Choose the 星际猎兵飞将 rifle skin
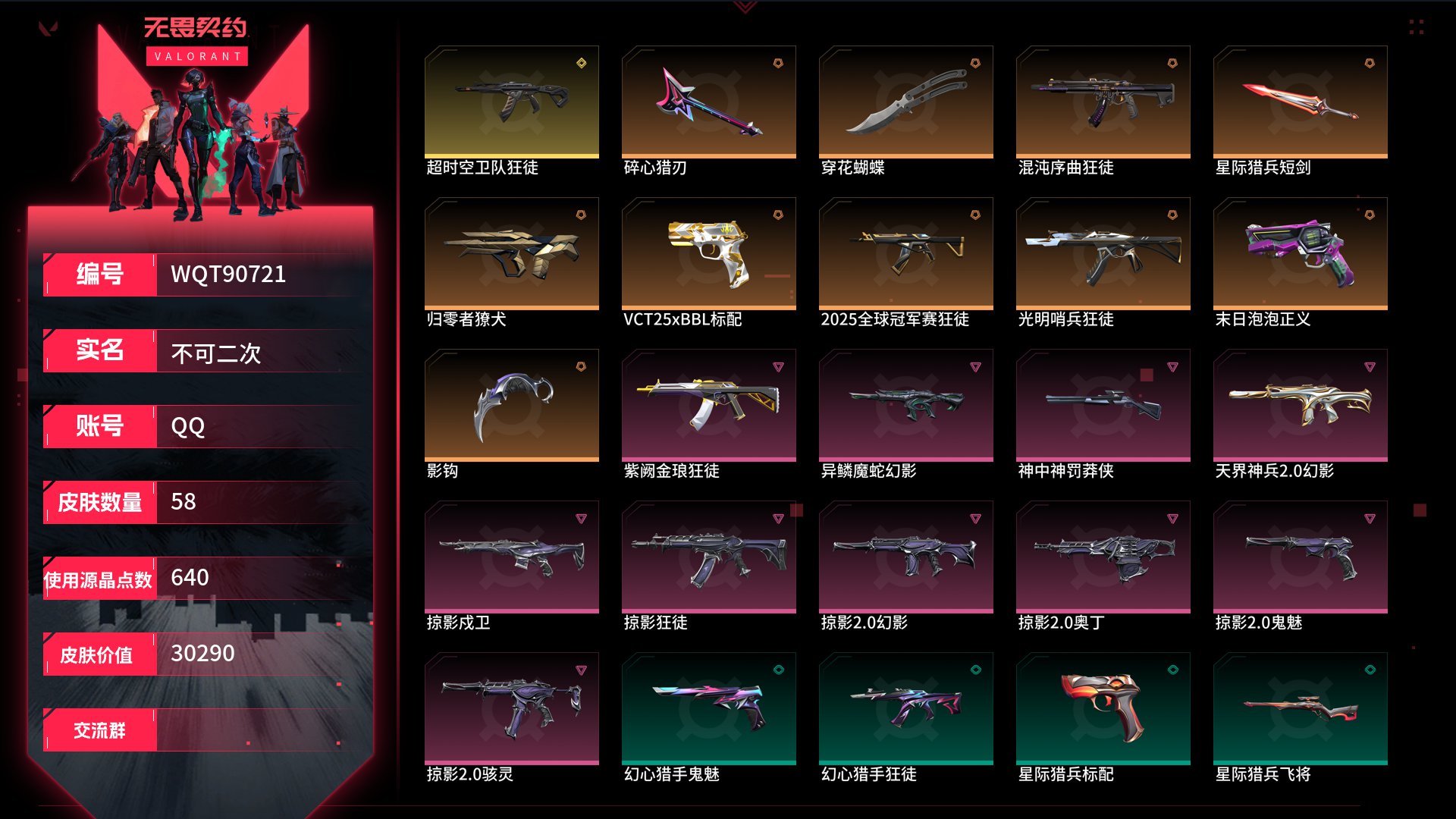The height and width of the screenshot is (819, 1456). (1301, 709)
